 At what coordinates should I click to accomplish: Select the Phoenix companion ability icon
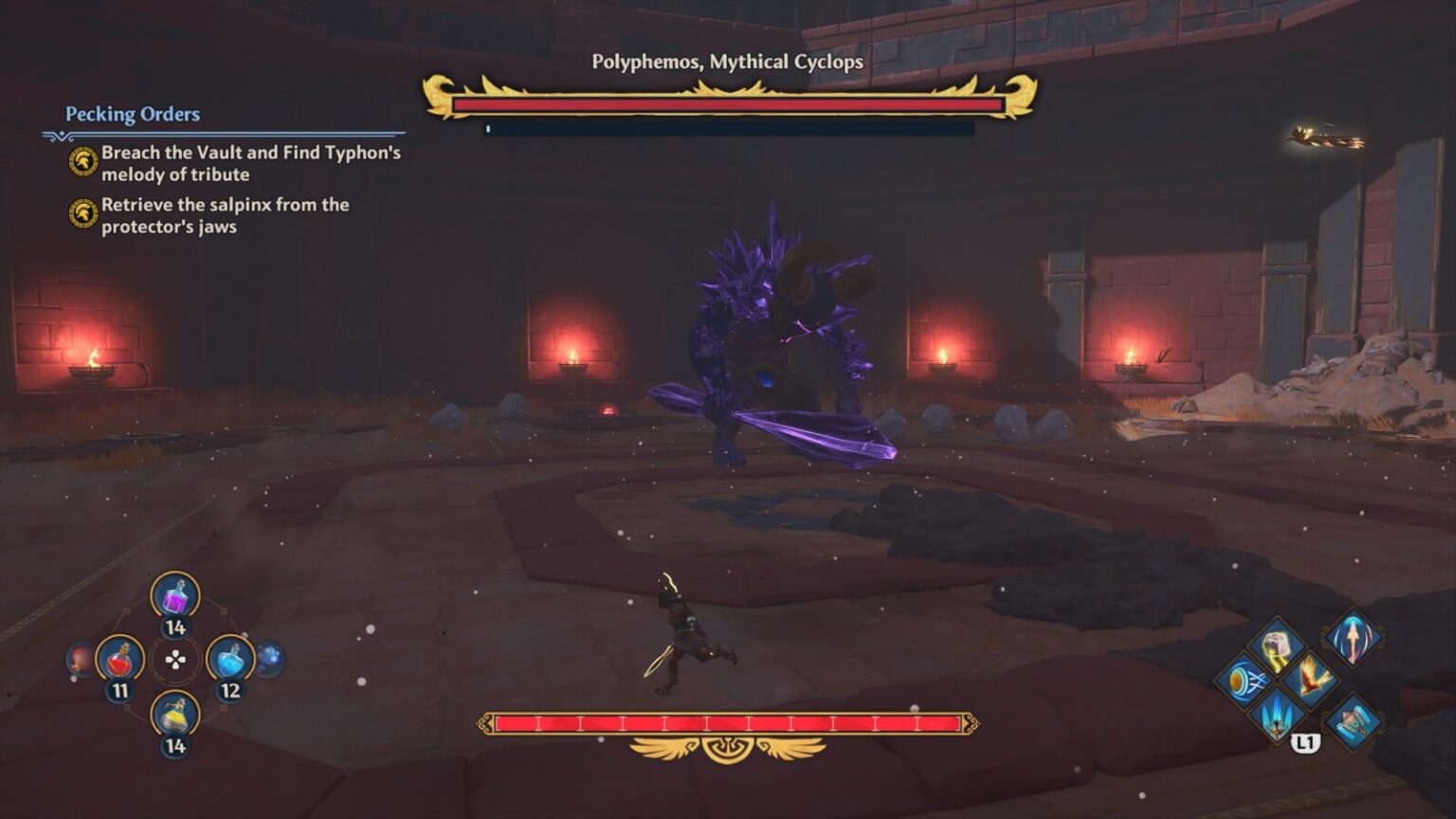coord(1310,678)
